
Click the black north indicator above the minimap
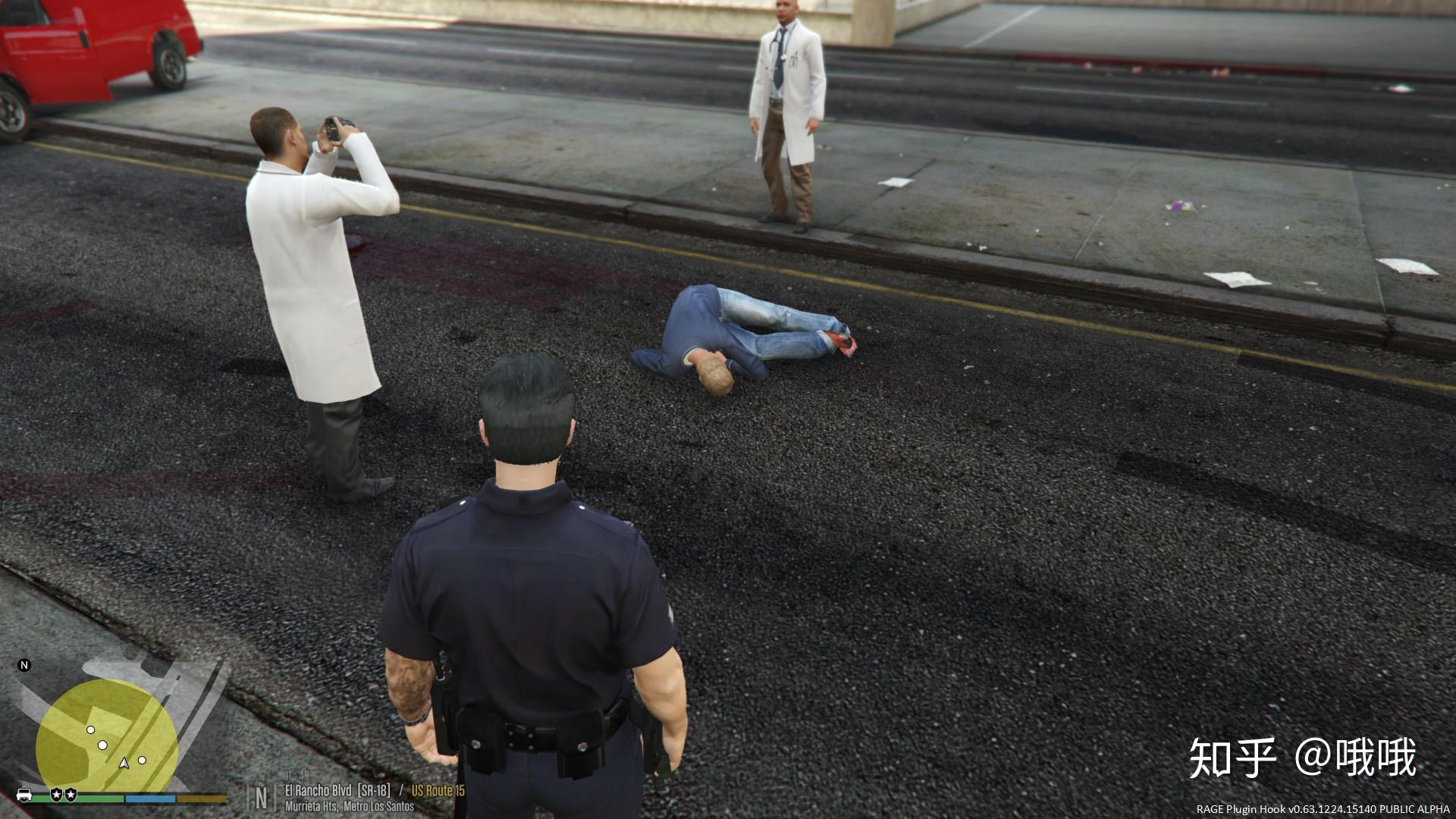(24, 666)
